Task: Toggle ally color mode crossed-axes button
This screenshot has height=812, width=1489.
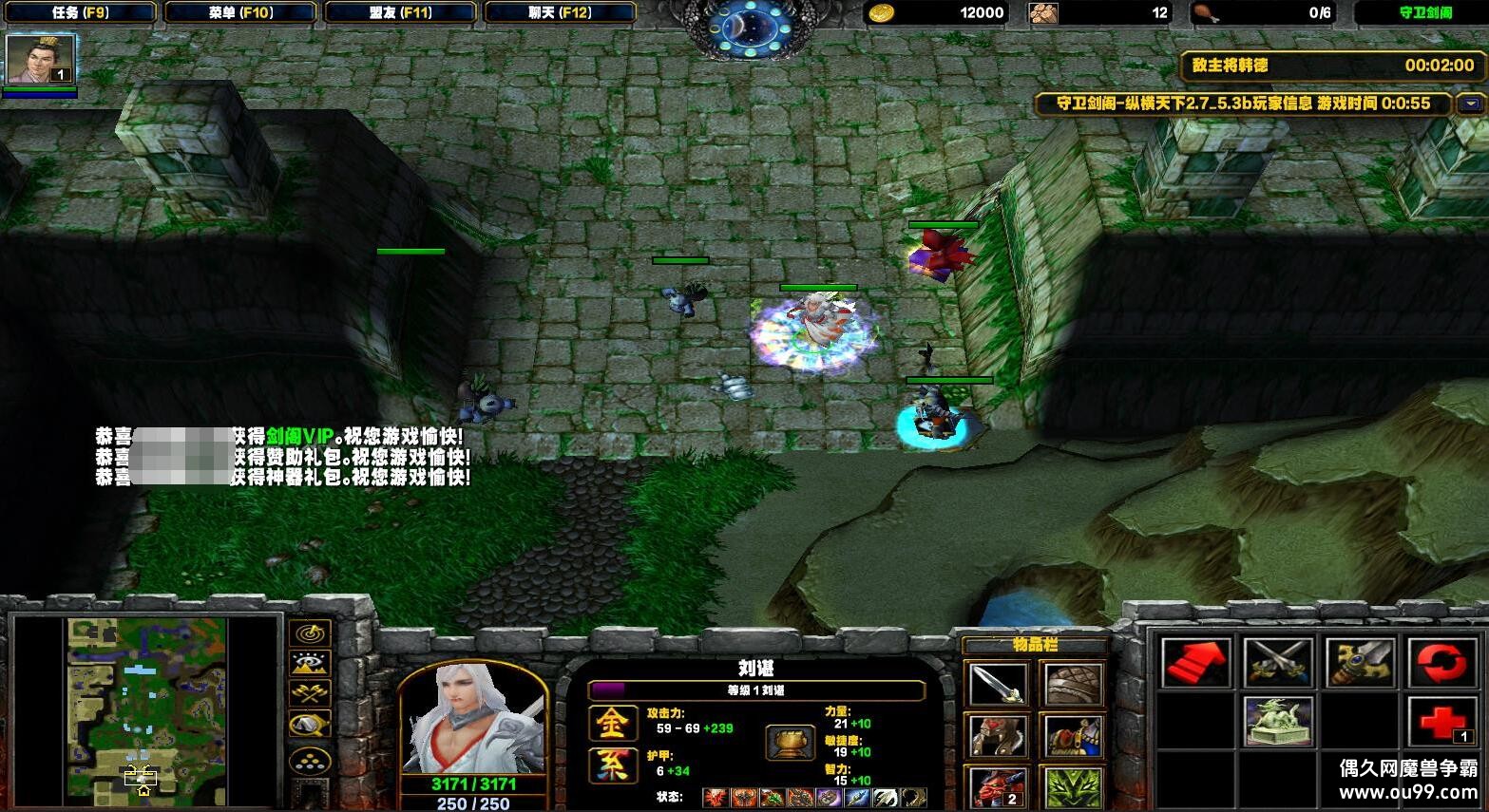Action: click(310, 694)
